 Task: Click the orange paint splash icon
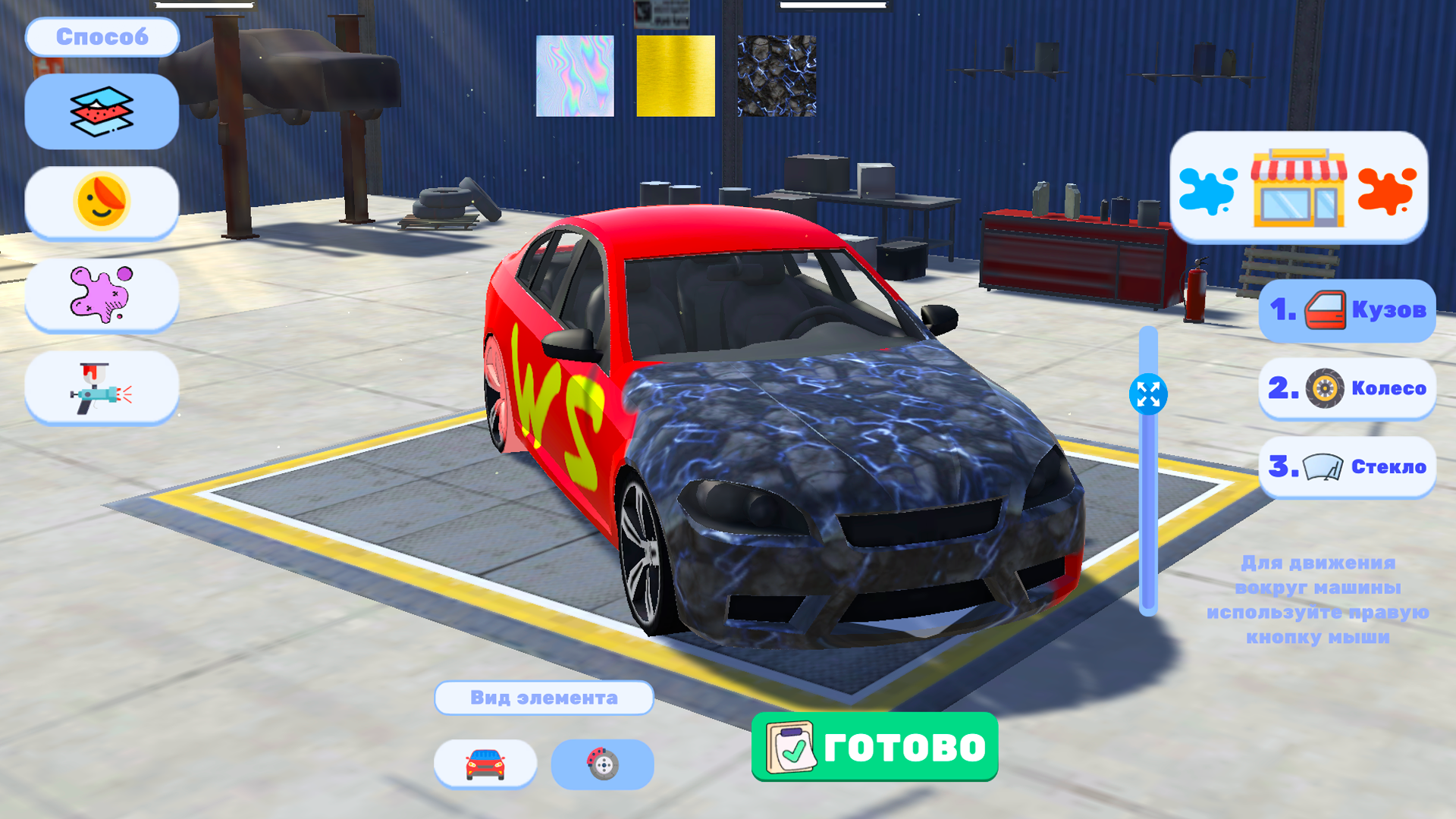click(x=1386, y=192)
